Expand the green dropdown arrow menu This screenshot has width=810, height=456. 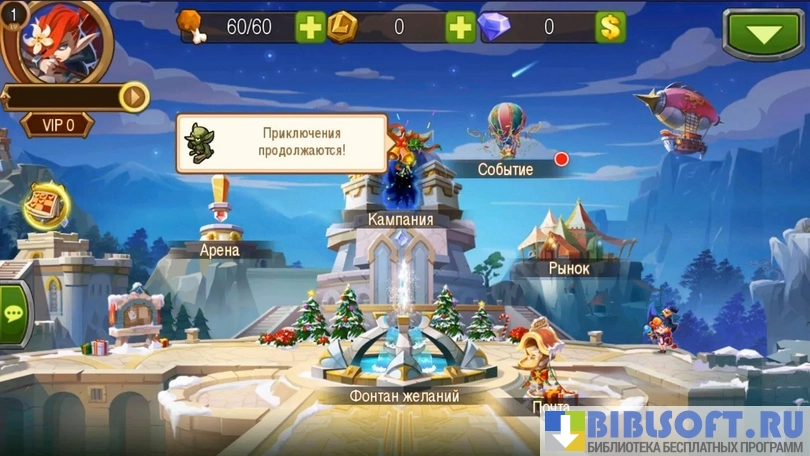[764, 35]
